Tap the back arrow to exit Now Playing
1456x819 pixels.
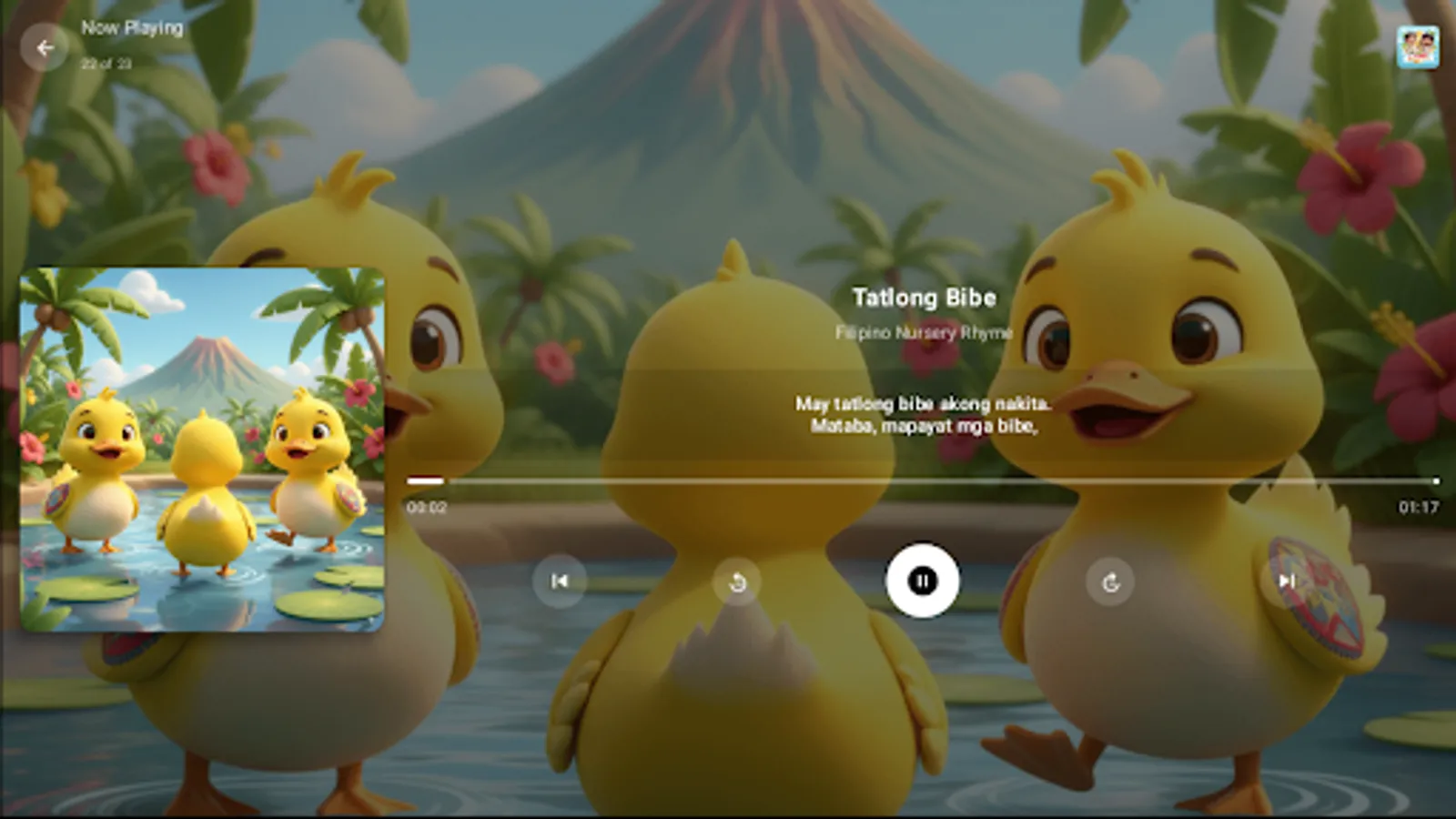click(x=45, y=48)
